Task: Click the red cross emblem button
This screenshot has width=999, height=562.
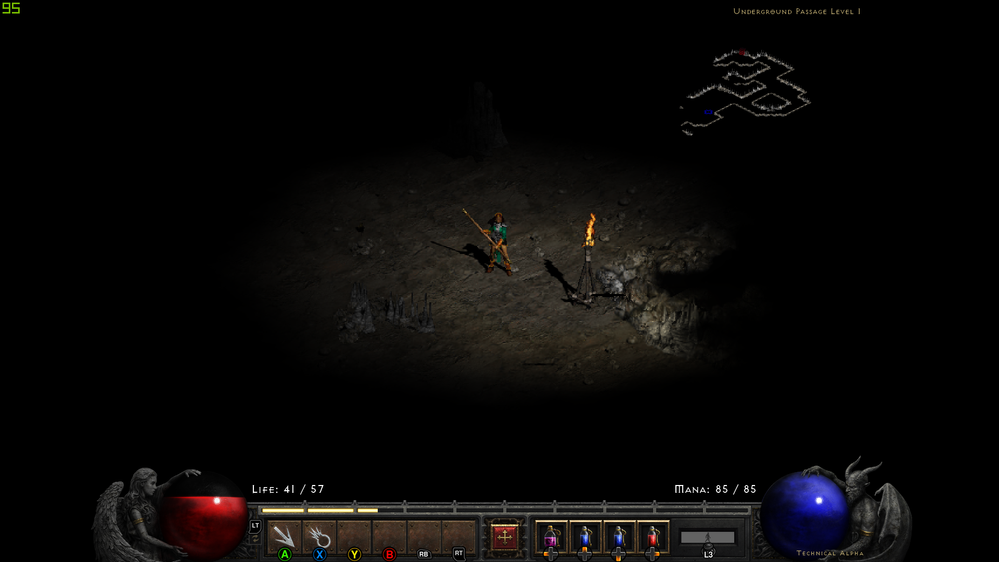Action: (x=505, y=537)
